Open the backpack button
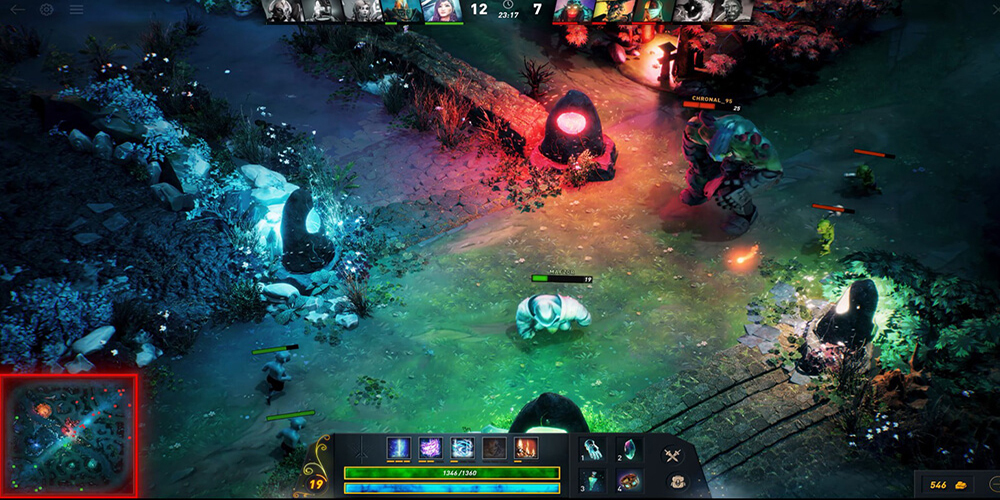Screen dimensions: 1000x500 676,481
